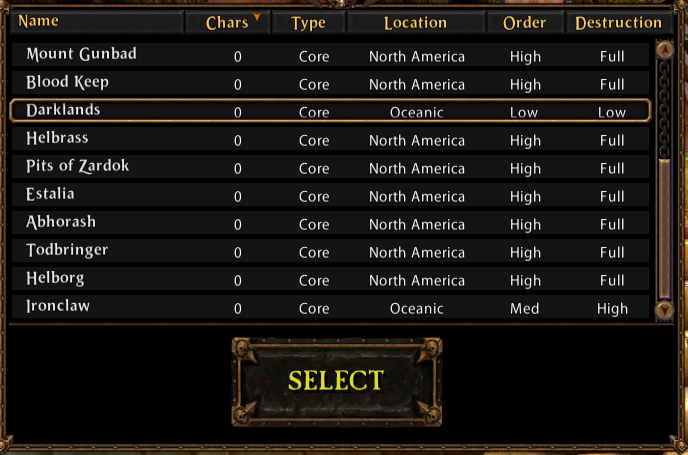
Task: Sort by the Order population column
Action: tap(525, 22)
